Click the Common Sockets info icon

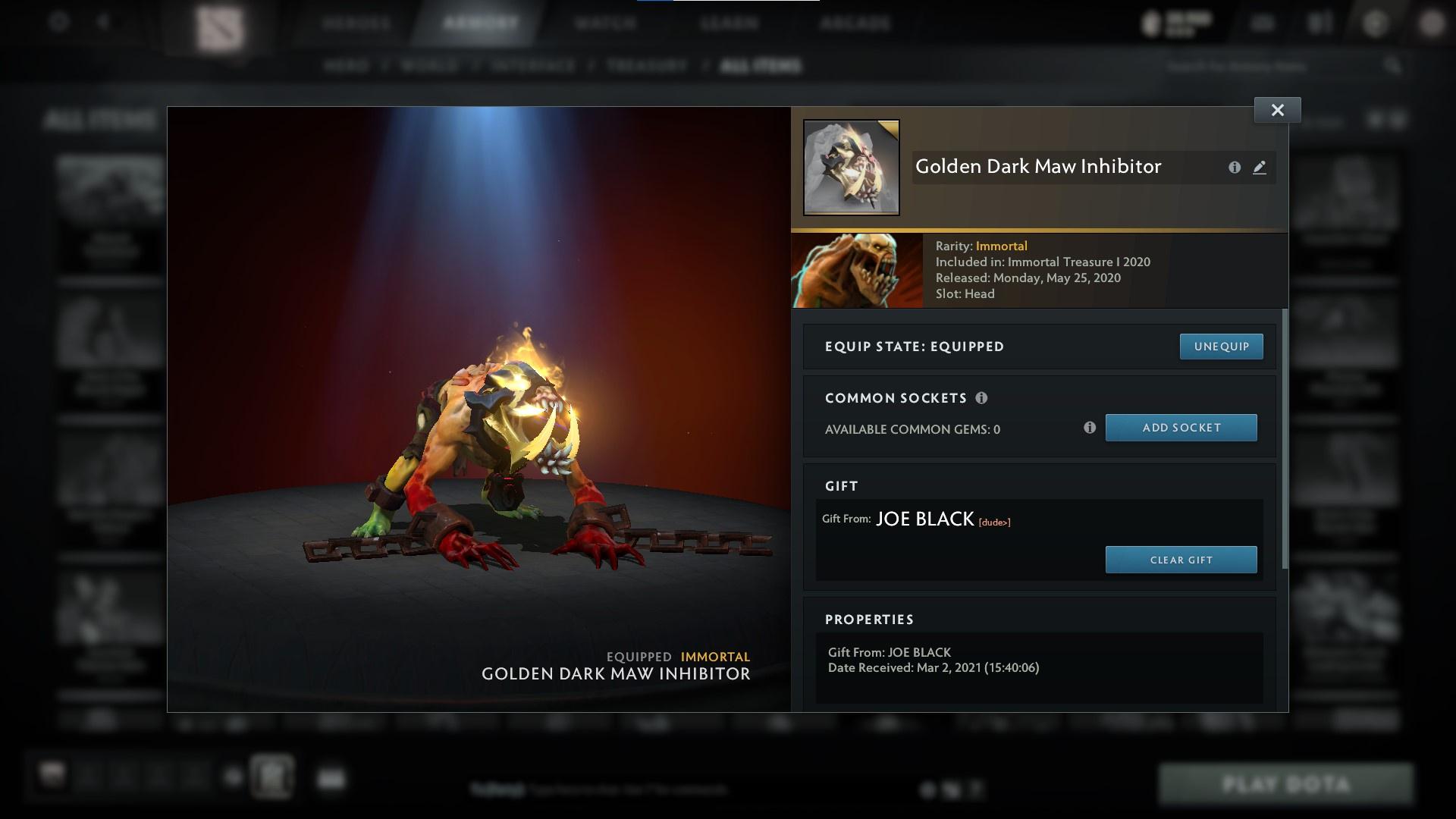[x=983, y=397]
